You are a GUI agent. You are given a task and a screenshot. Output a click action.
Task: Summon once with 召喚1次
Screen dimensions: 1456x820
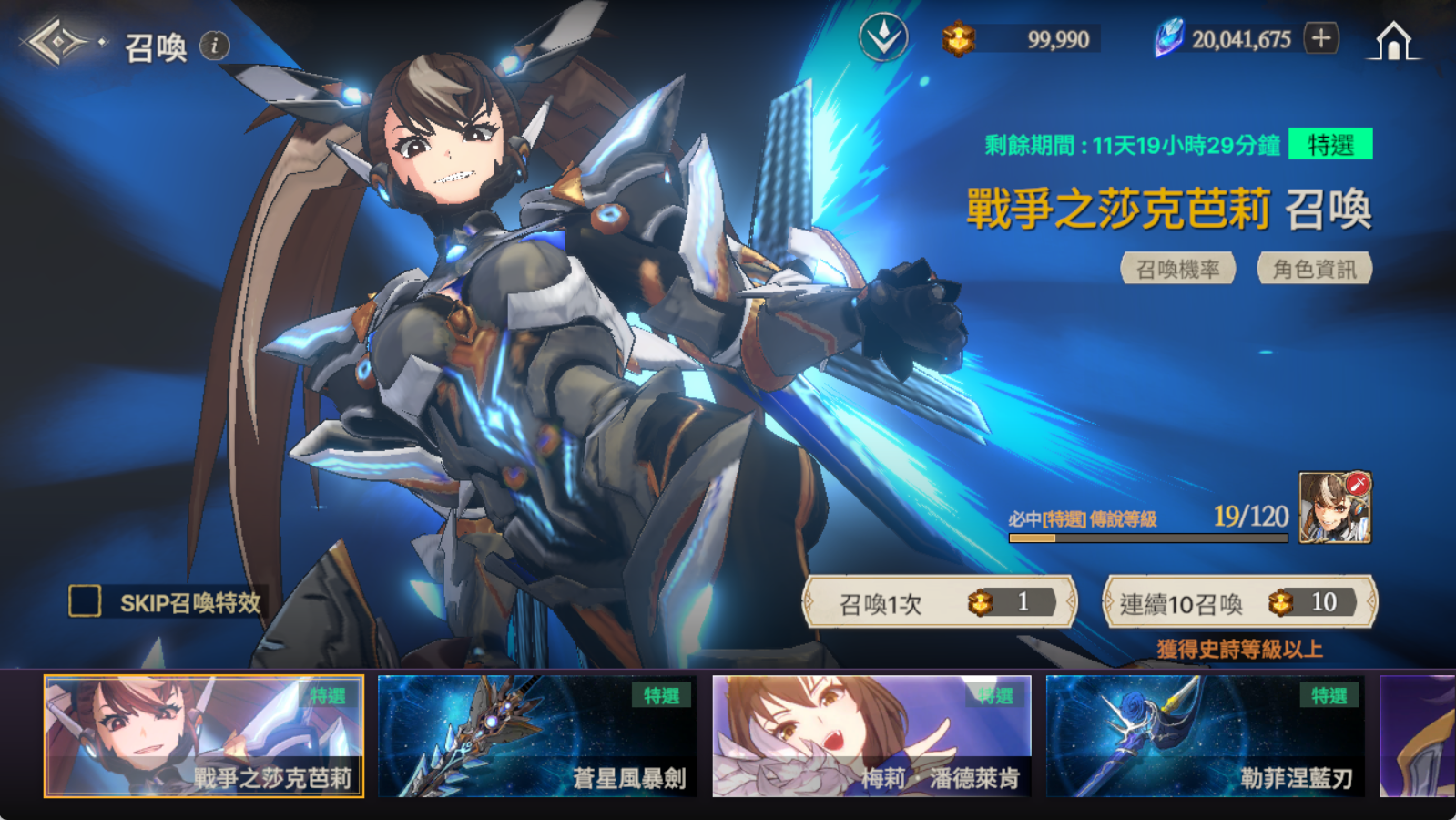(939, 602)
